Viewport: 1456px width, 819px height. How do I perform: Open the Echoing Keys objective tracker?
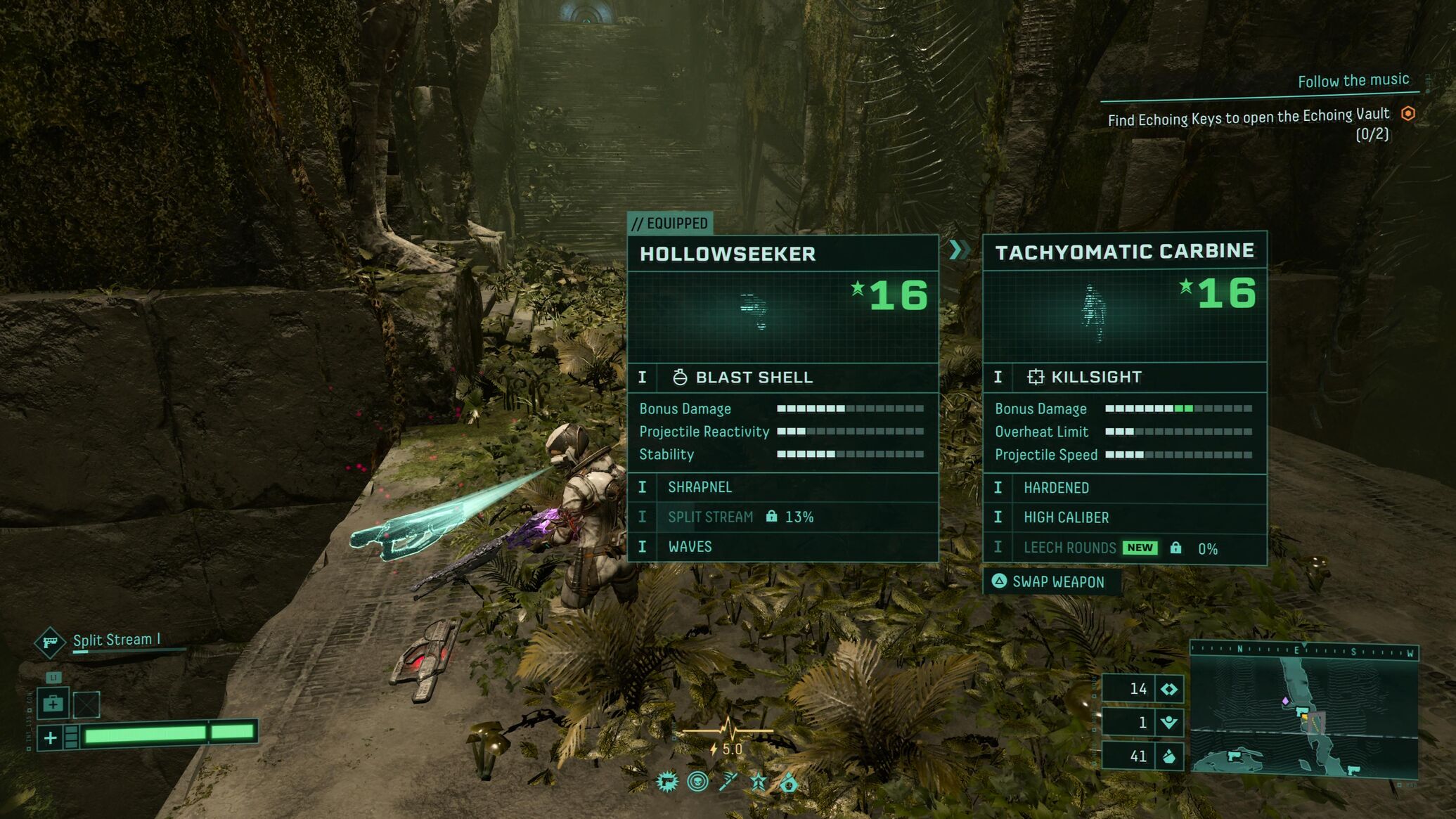pyautogui.click(x=1249, y=117)
